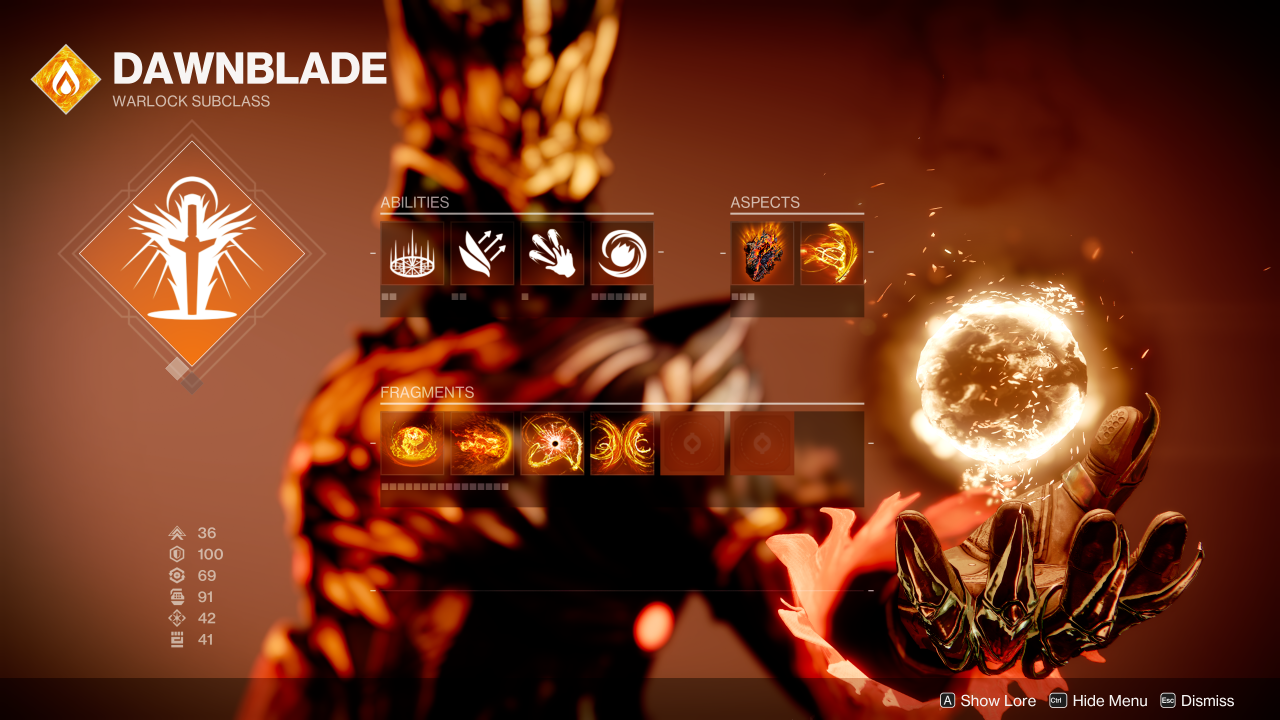Choose the glide jump ability with arrows
The width and height of the screenshot is (1280, 720).
pyautogui.click(x=482, y=254)
